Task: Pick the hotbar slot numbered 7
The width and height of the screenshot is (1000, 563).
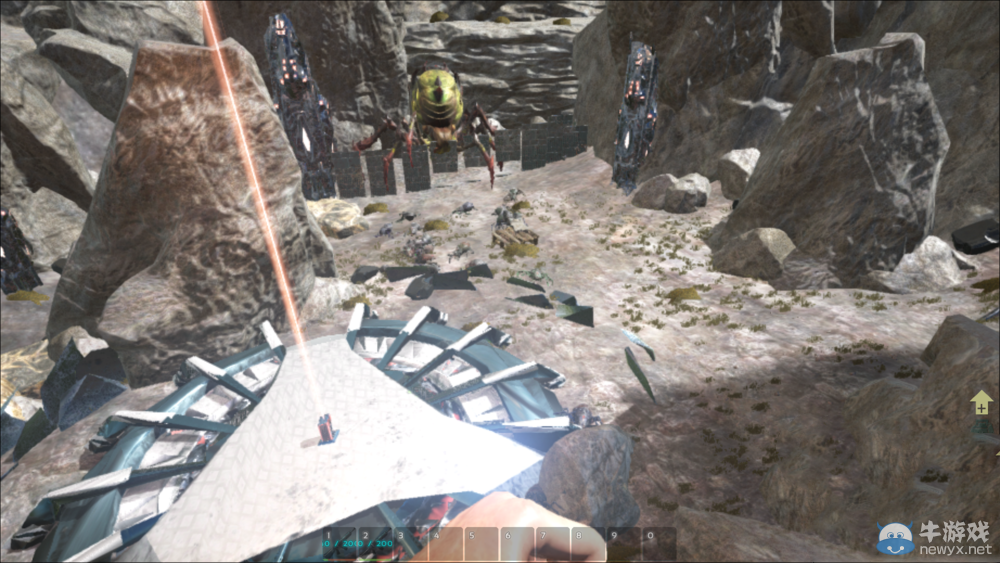Action: (553, 544)
